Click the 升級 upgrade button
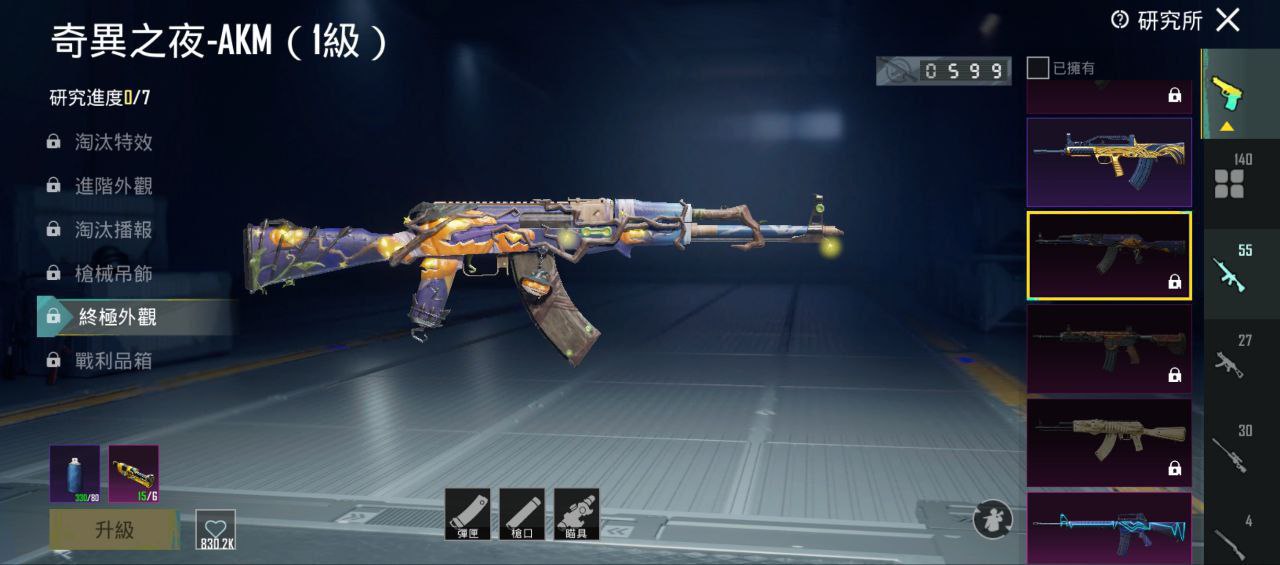 pyautogui.click(x=114, y=529)
